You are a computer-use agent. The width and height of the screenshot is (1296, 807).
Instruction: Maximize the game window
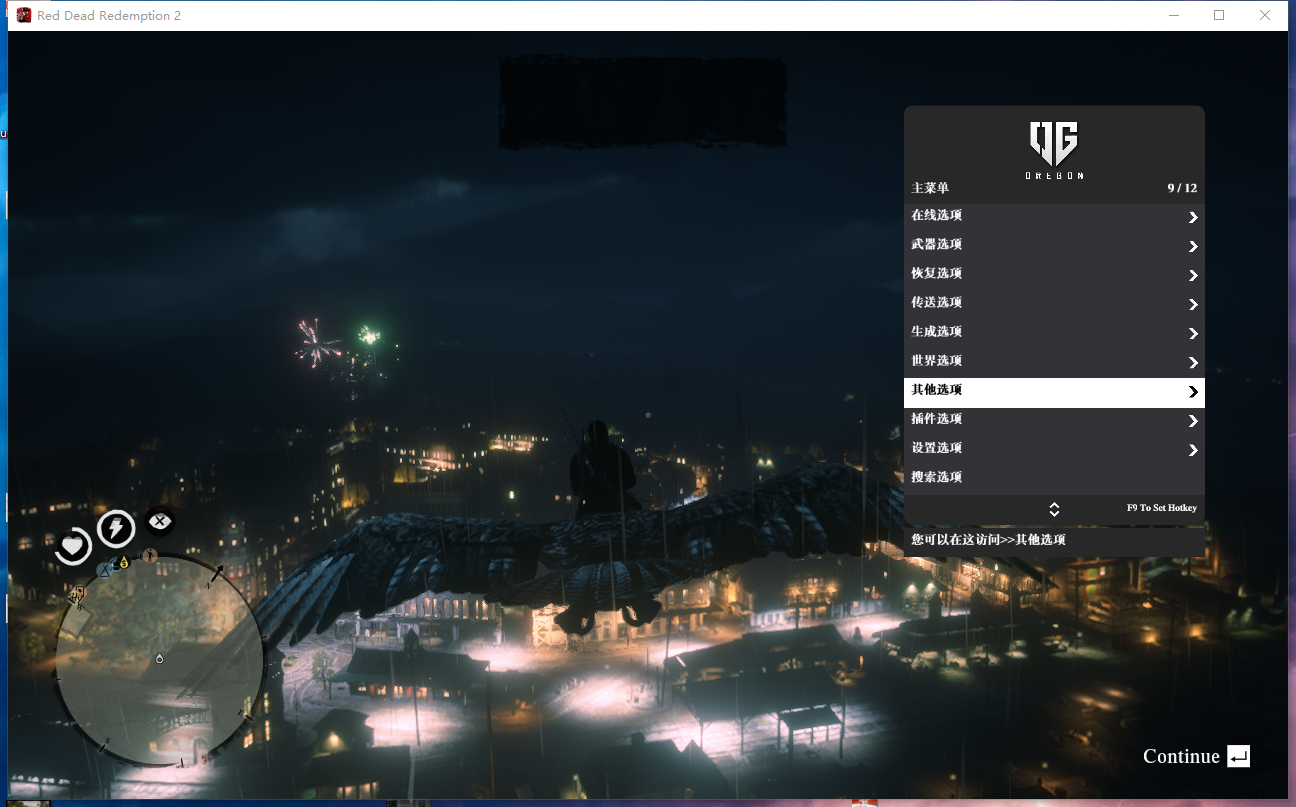[1219, 15]
